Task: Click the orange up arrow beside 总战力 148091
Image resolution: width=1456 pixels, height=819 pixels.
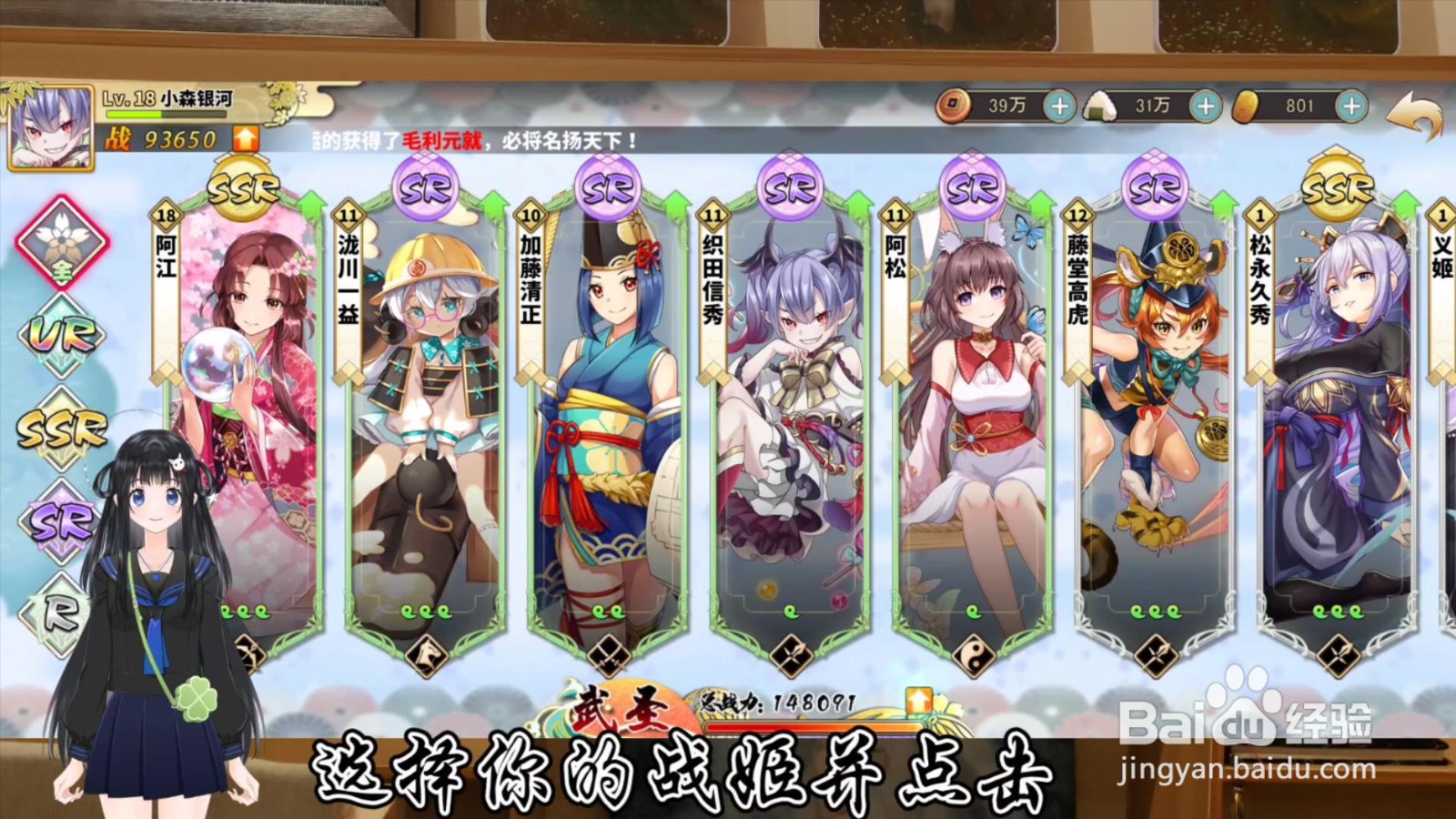Action: pyautogui.click(x=918, y=700)
